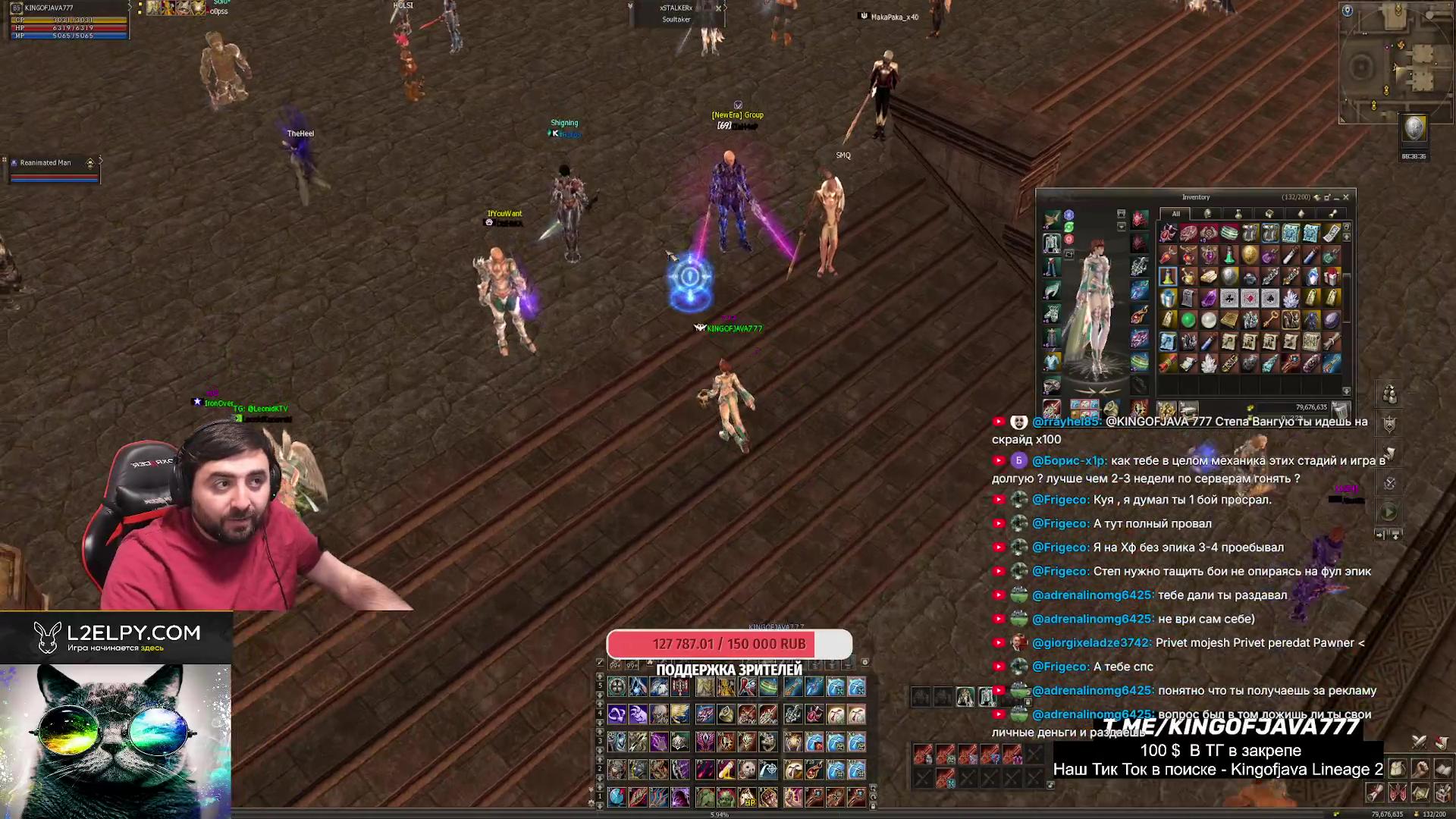Close the Inventory window
Viewport: 1456px width, 819px height.
pos(1346,197)
